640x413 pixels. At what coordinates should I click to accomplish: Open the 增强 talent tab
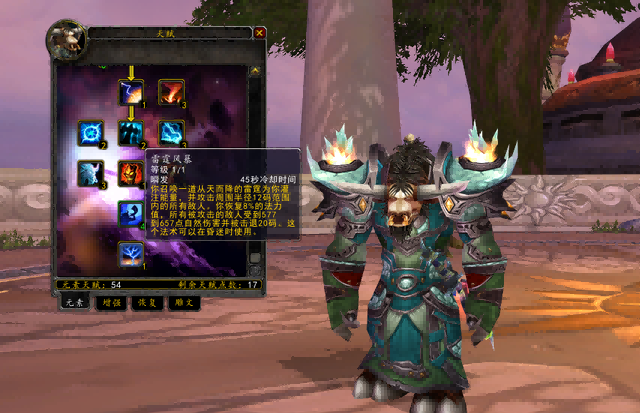click(111, 302)
